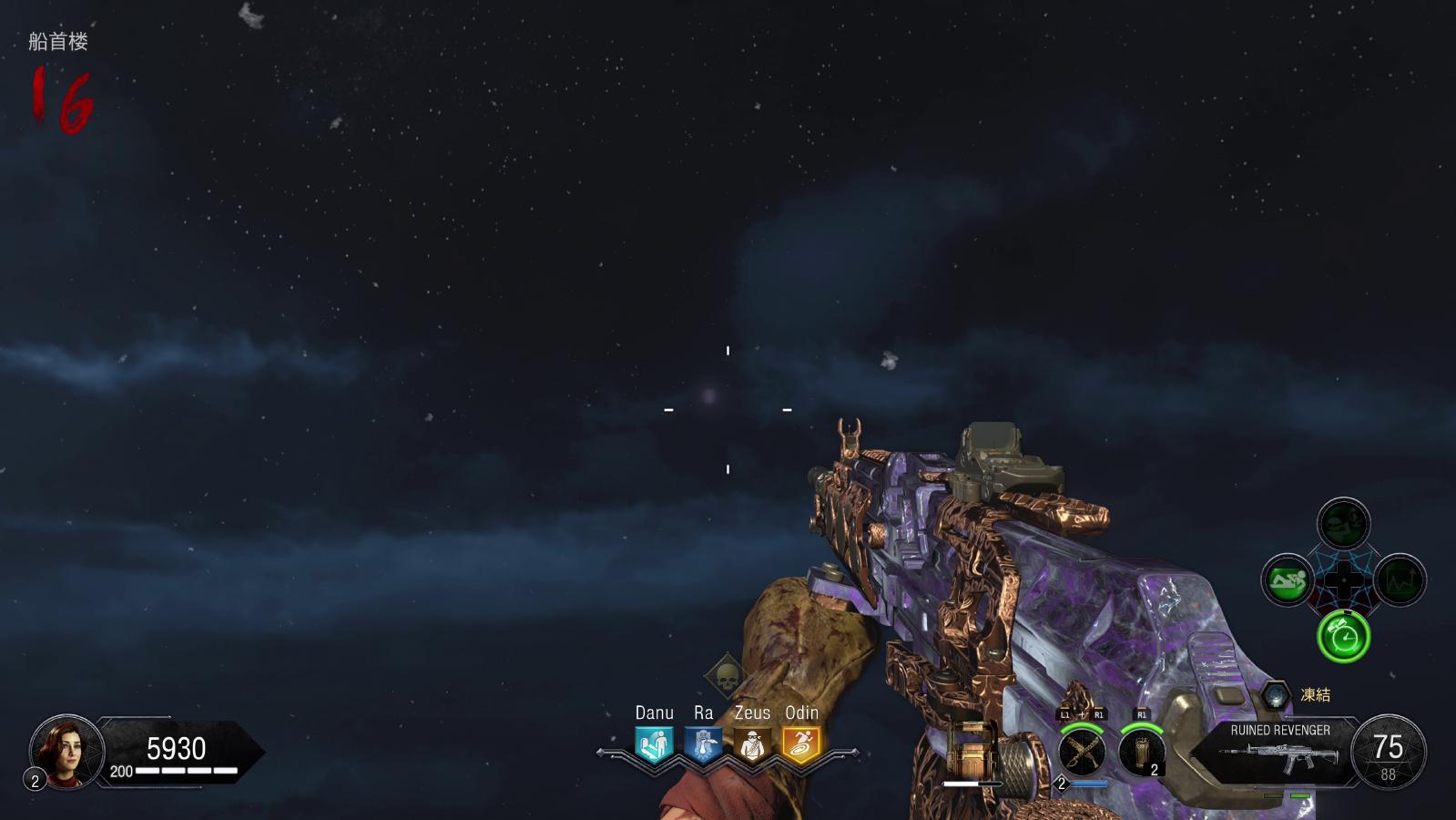Viewport: 1456px width, 820px height.
Task: Select the grenade equipment slot
Action: (1141, 753)
